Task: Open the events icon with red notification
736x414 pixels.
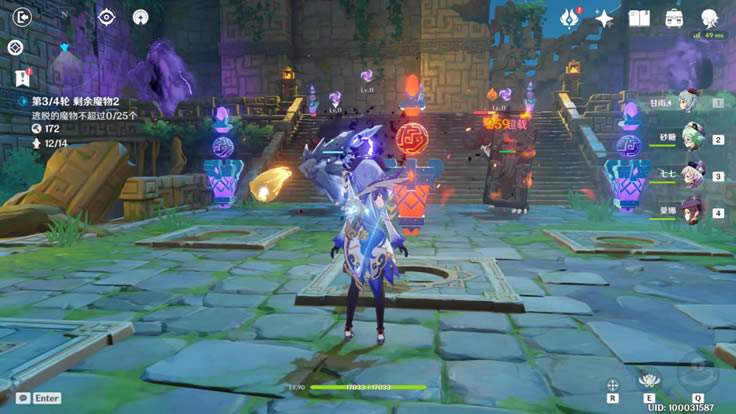Action: pos(569,18)
